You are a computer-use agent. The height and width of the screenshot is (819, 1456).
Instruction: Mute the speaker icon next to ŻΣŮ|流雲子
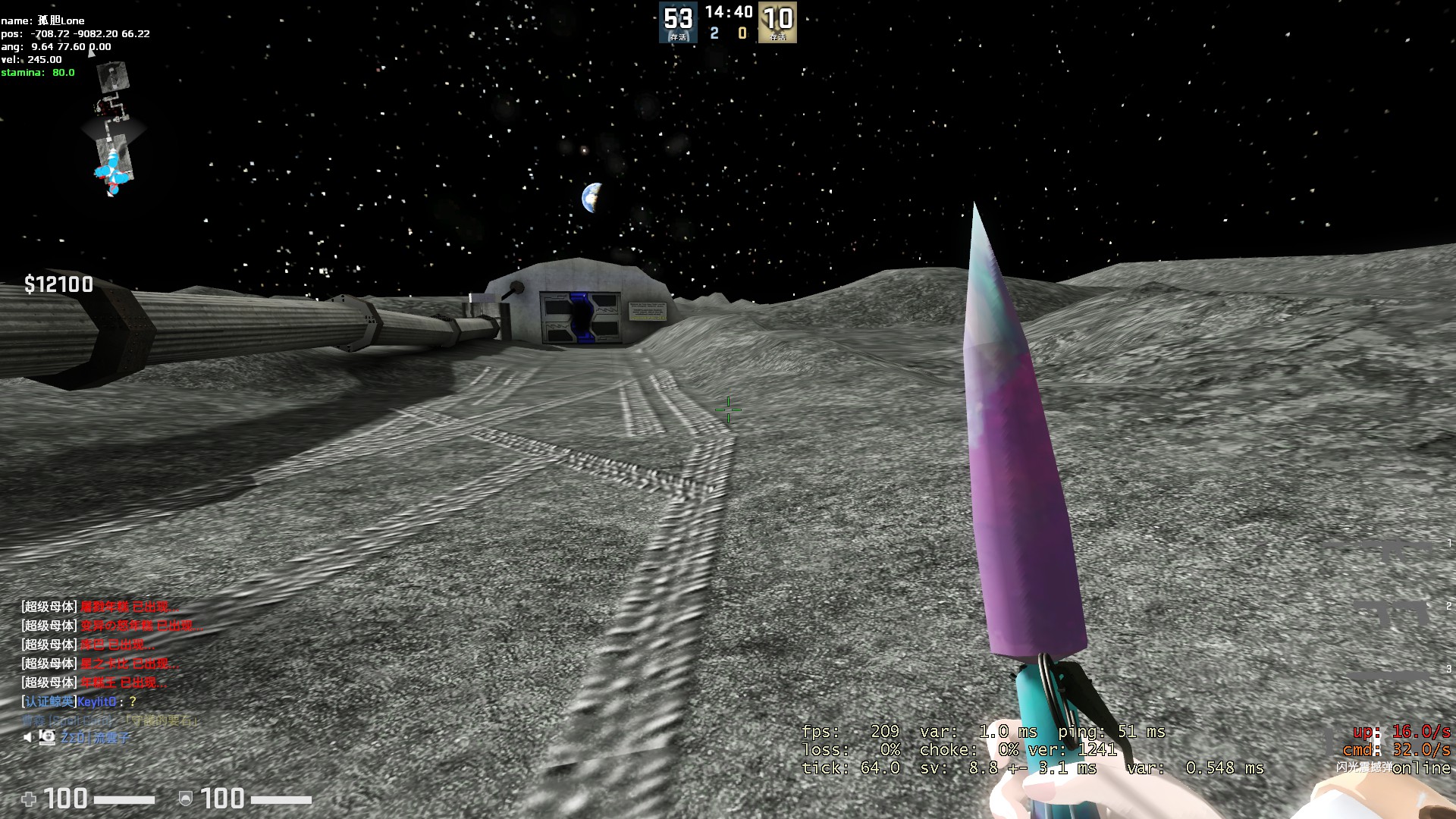pos(29,736)
